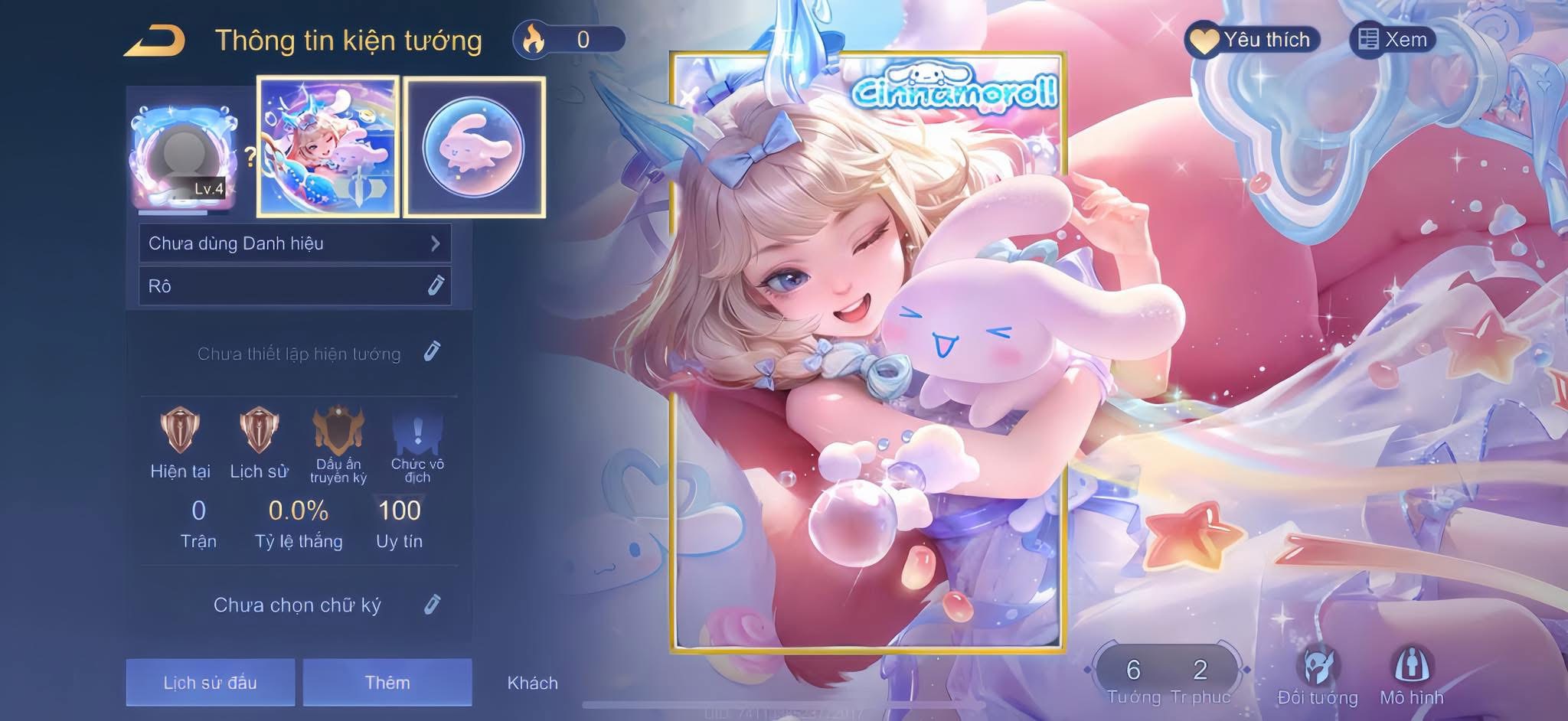The image size is (1568, 721).
Task: Edit the Chưa chọn chữ ký signature
Action: [432, 605]
